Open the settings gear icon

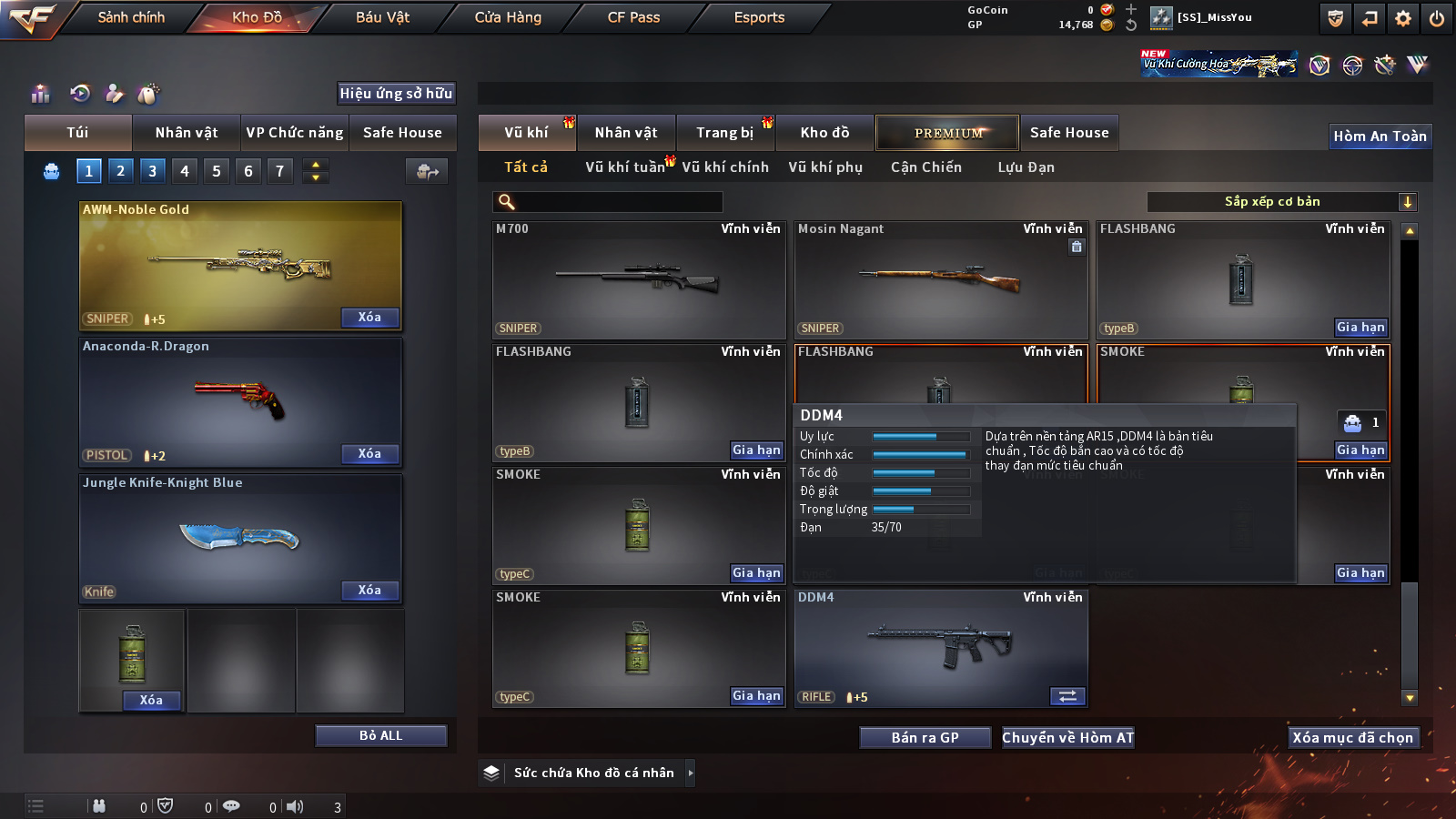point(1403,18)
